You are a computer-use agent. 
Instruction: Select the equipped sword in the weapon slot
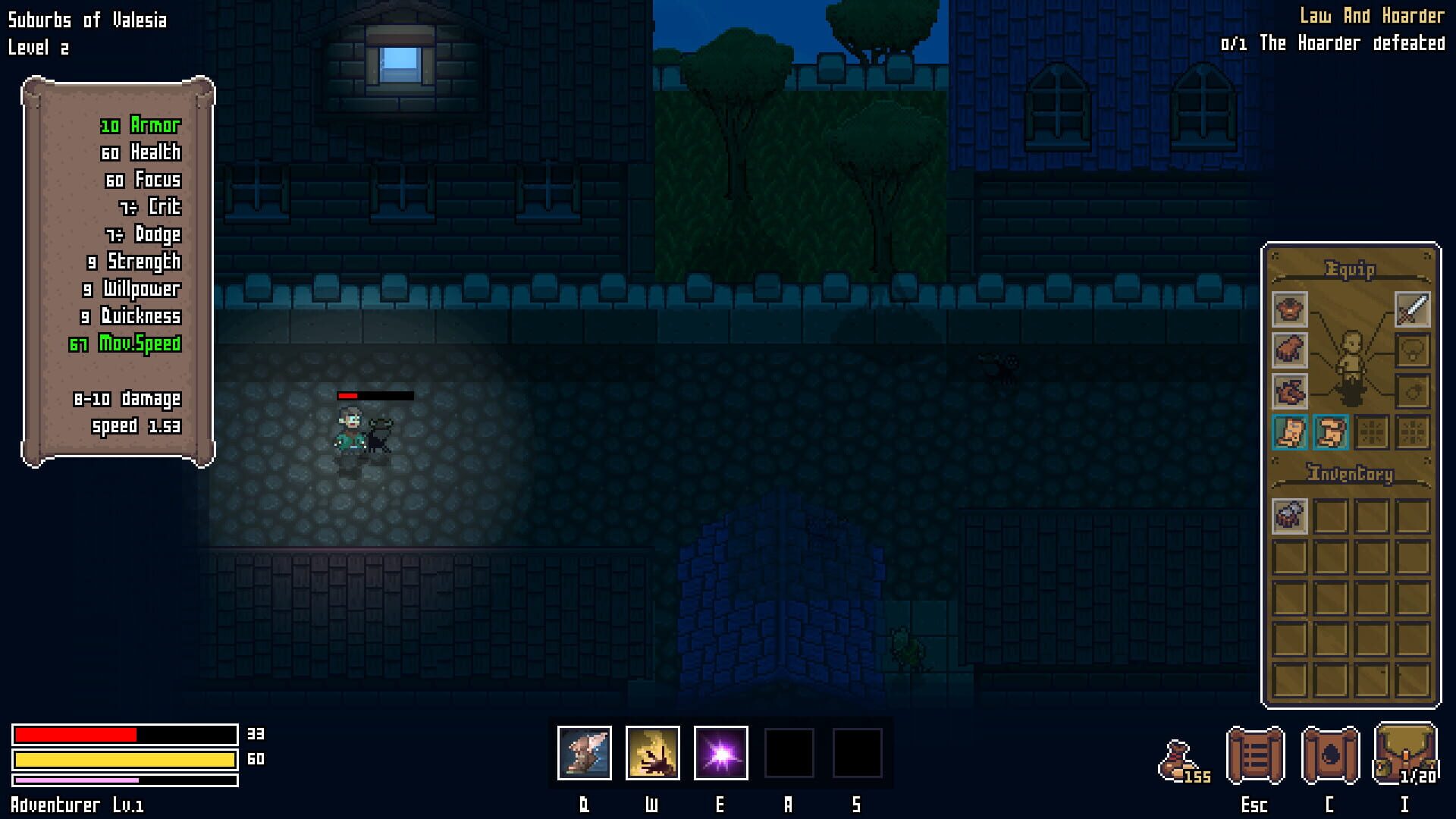click(1411, 311)
